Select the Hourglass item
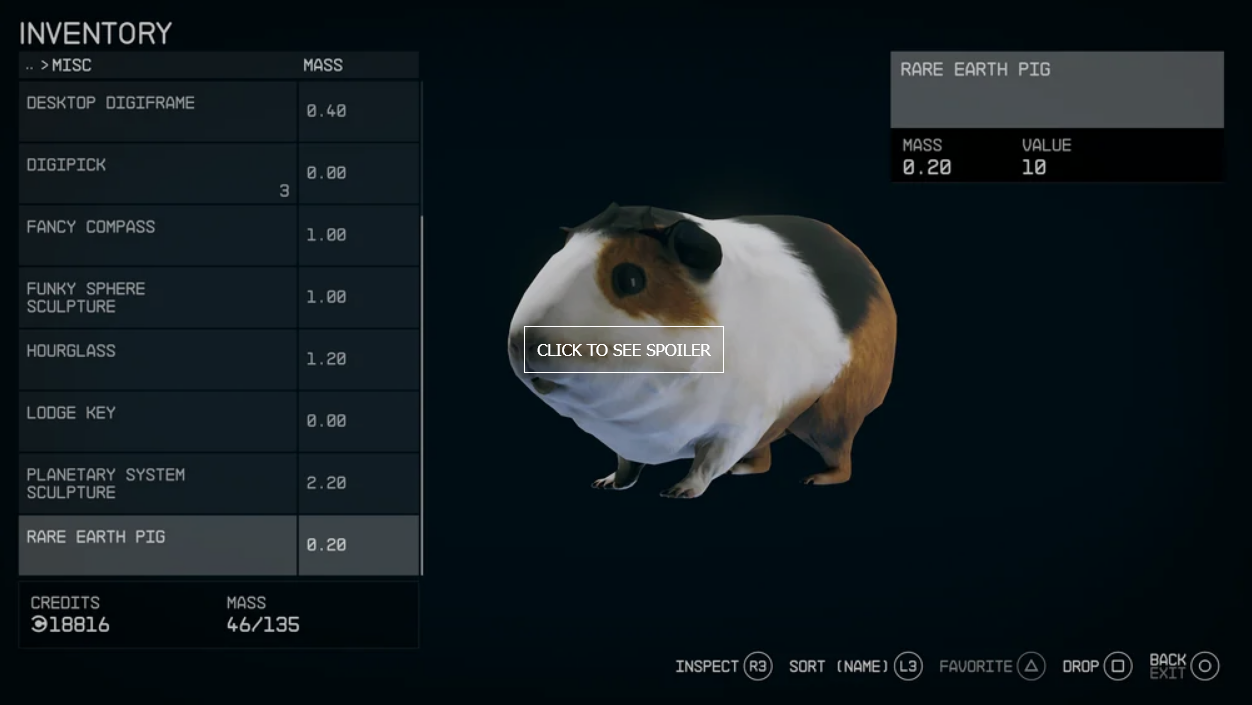The width and height of the screenshot is (1252, 705). pyautogui.click(x=158, y=359)
